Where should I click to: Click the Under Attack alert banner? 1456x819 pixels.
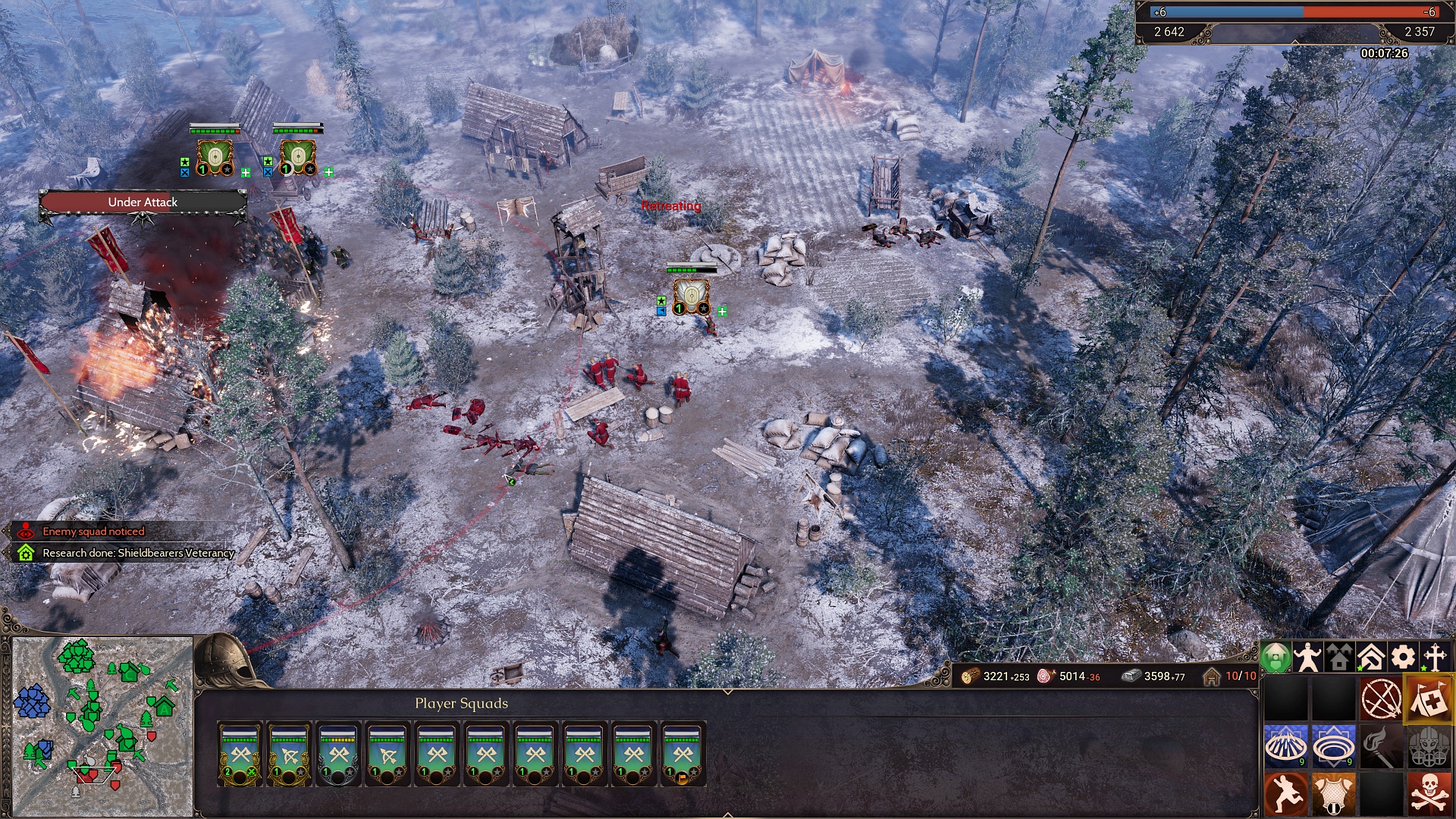pos(143,202)
